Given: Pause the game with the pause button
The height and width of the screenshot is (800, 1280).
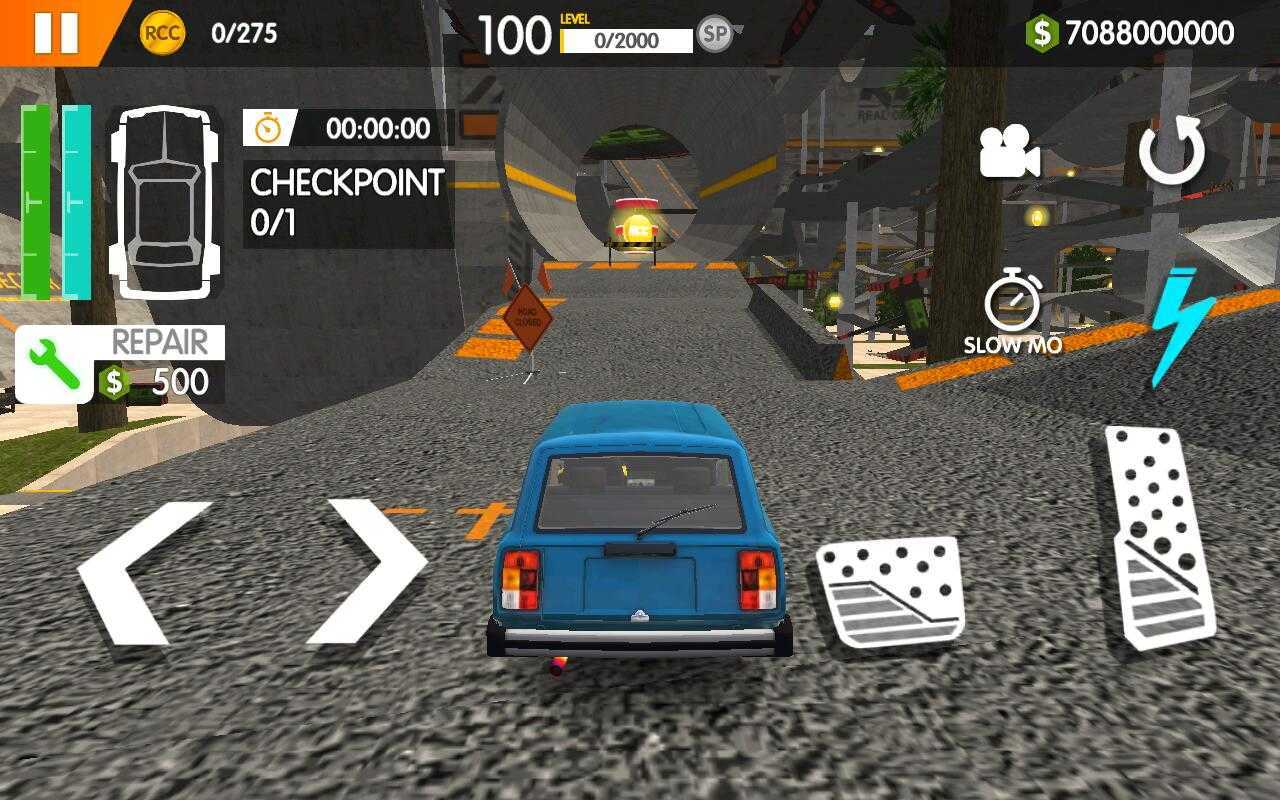Looking at the screenshot, I should (55, 32).
